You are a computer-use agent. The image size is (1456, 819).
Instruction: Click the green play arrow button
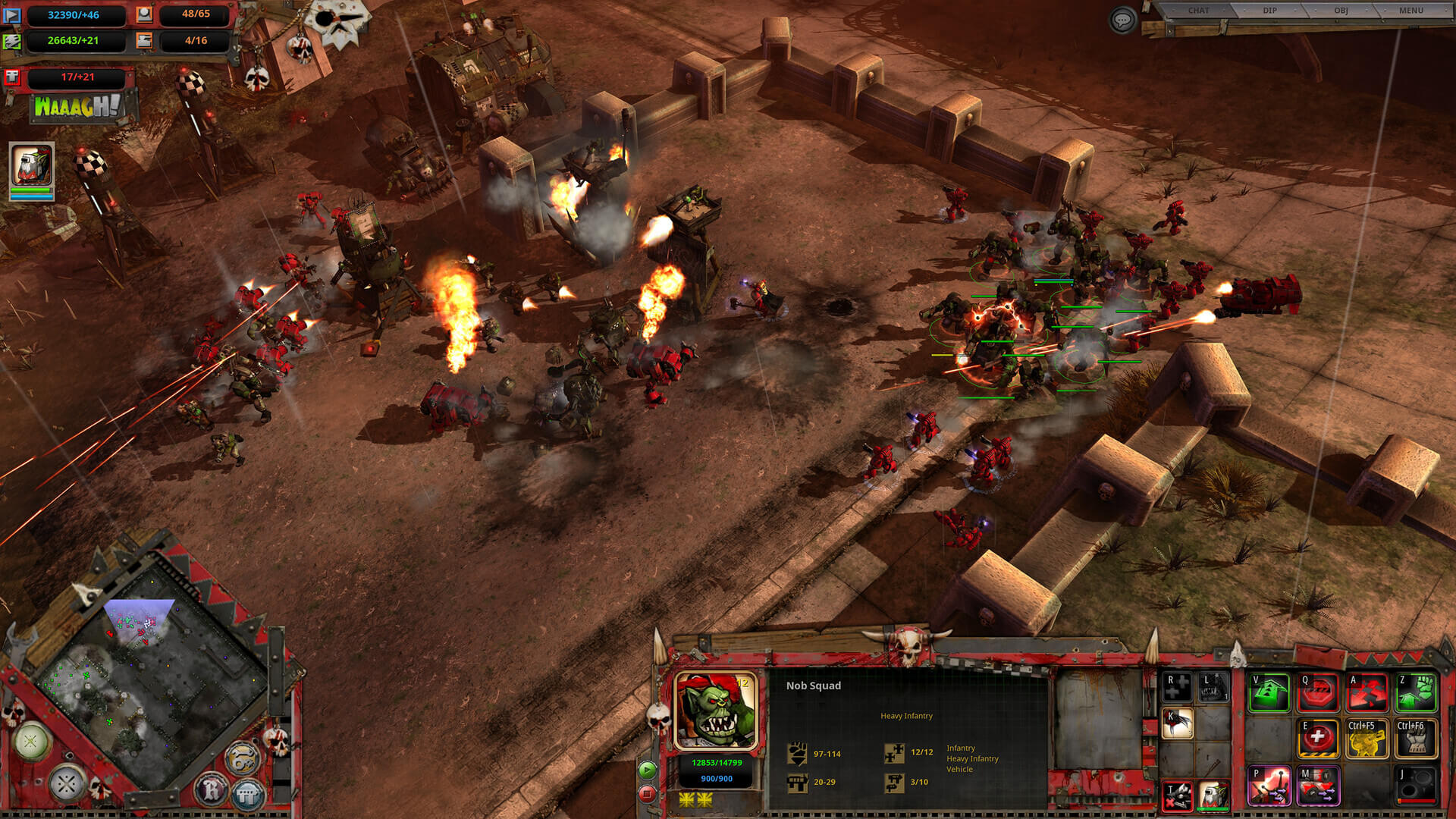[x=647, y=770]
